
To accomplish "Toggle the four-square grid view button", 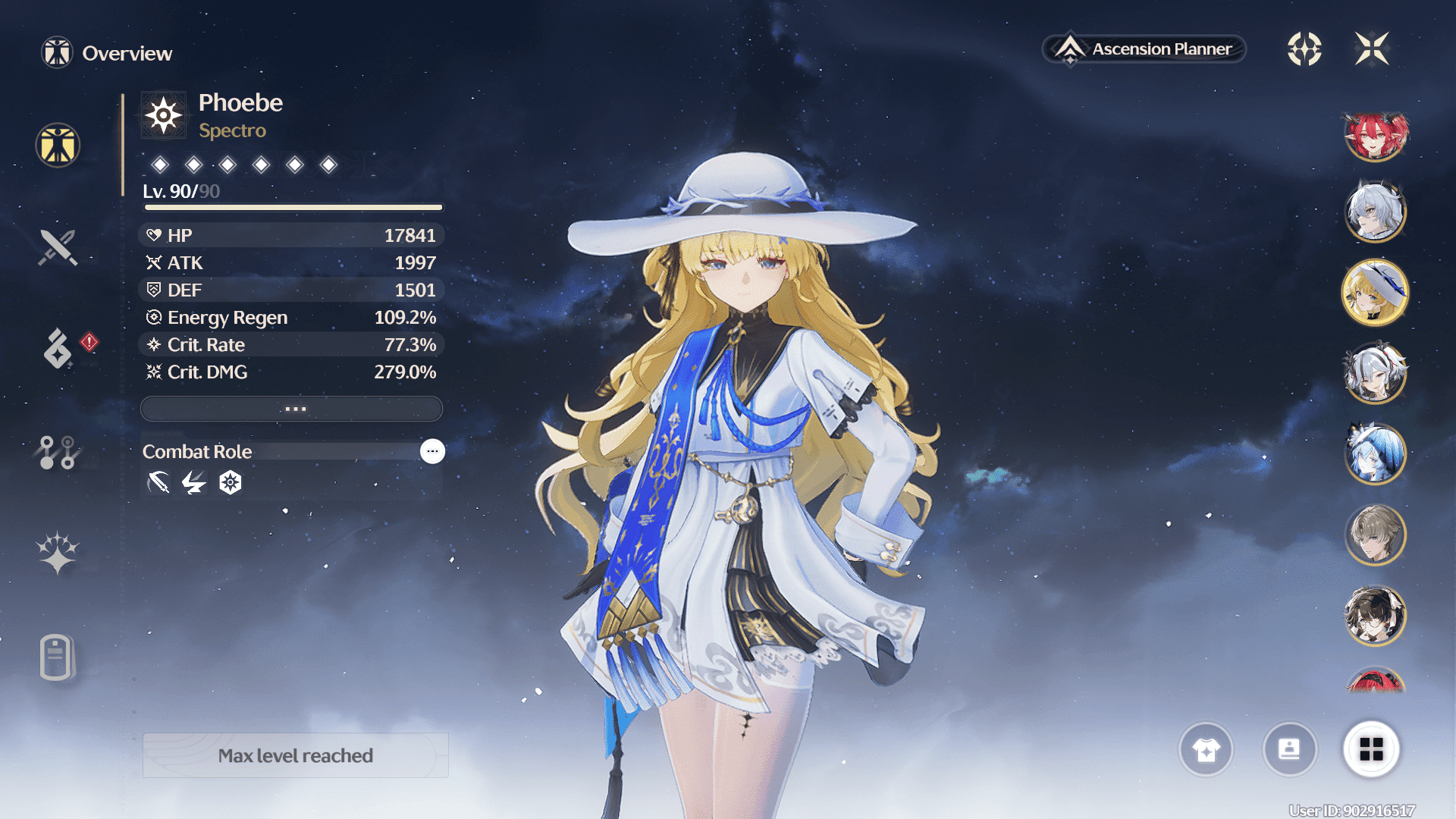I will click(x=1371, y=749).
